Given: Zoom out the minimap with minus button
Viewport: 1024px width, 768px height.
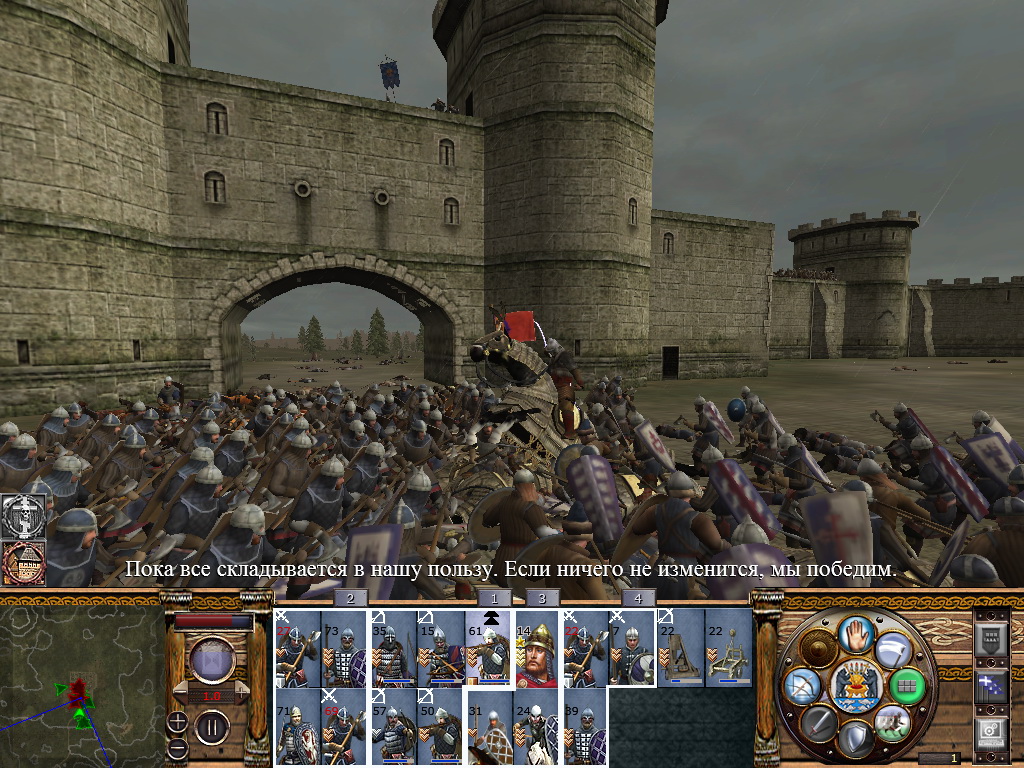Looking at the screenshot, I should (178, 747).
